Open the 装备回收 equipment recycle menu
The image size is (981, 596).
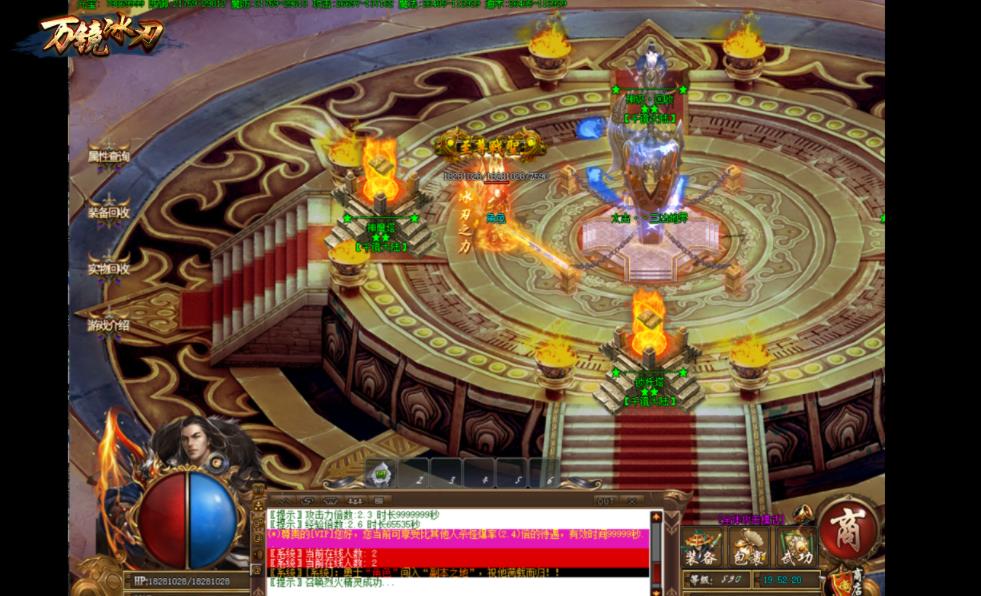point(108,212)
